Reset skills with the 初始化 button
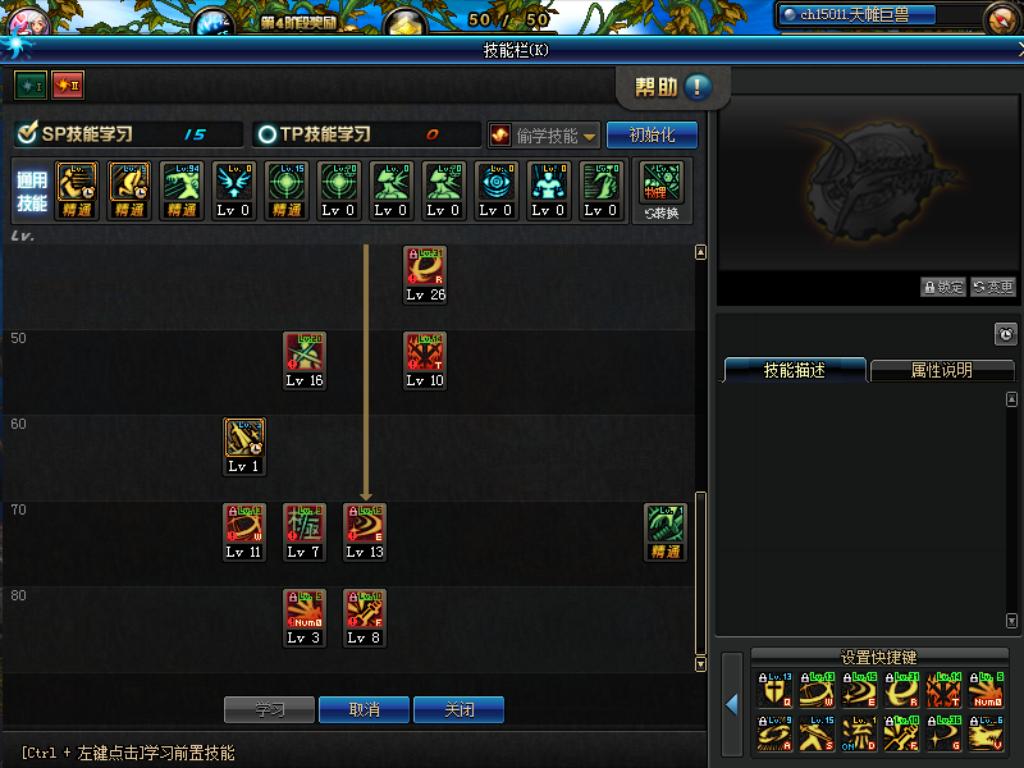 [x=652, y=135]
